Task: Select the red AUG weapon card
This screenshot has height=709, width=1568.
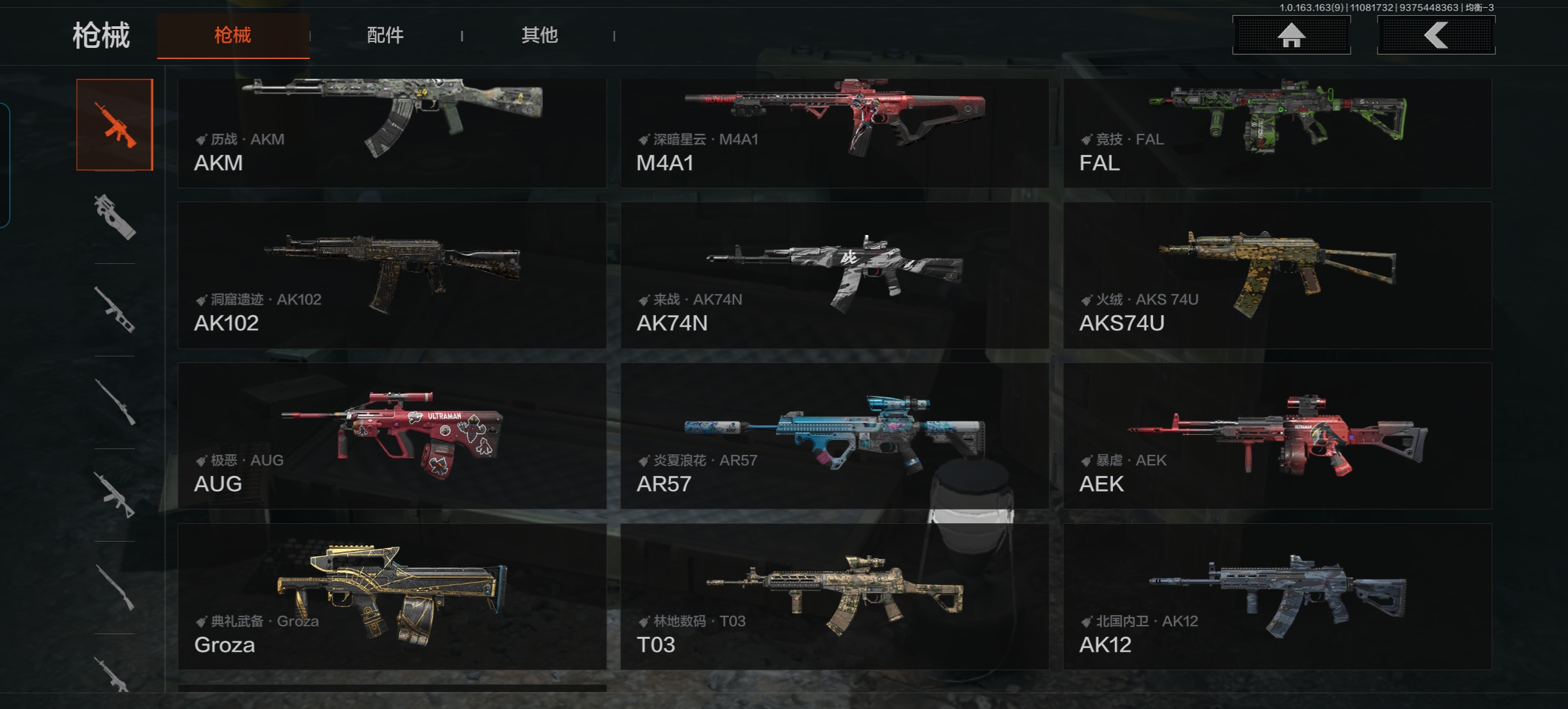Action: tap(392, 436)
